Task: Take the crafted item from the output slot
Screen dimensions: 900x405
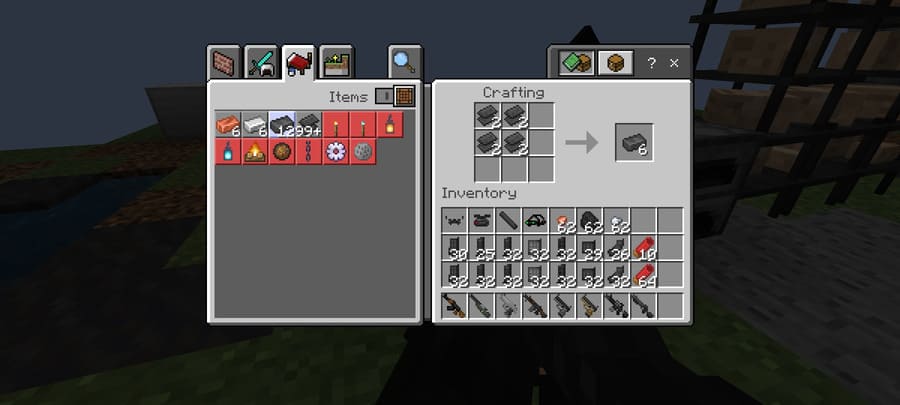Action: (633, 143)
